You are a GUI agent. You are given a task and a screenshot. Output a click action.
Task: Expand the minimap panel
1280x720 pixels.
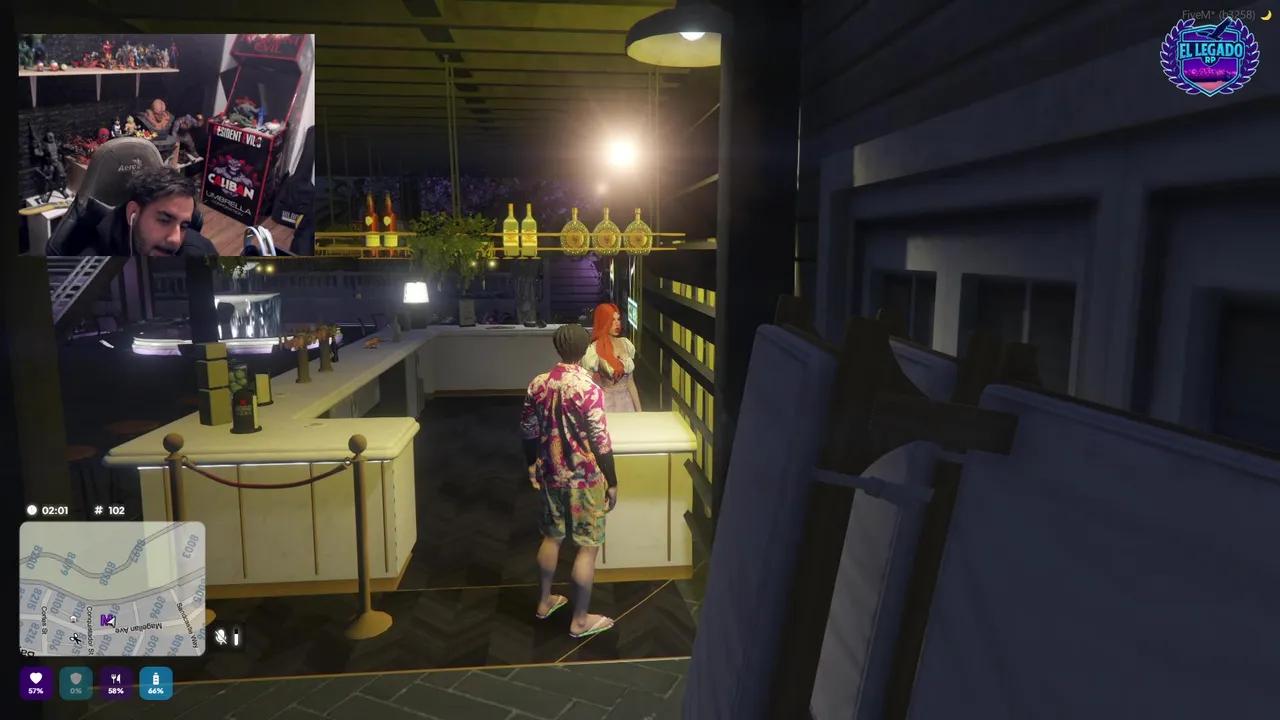[x=111, y=590]
